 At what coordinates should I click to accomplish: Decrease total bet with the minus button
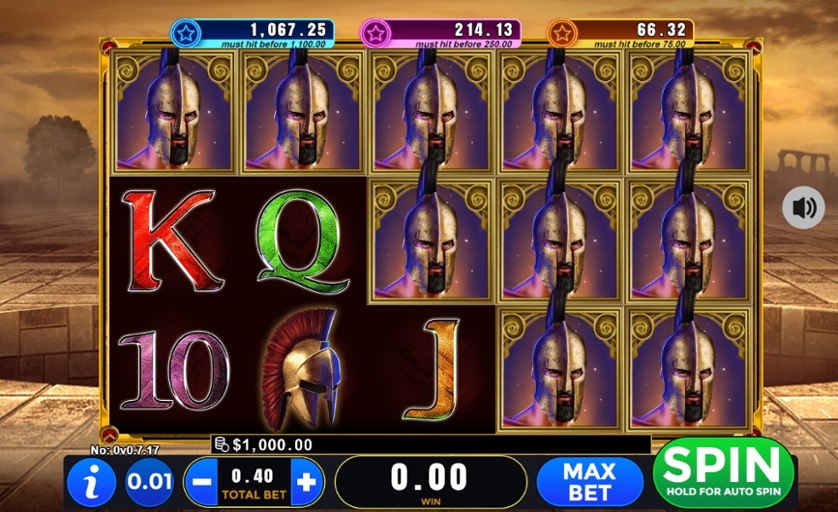[202, 483]
